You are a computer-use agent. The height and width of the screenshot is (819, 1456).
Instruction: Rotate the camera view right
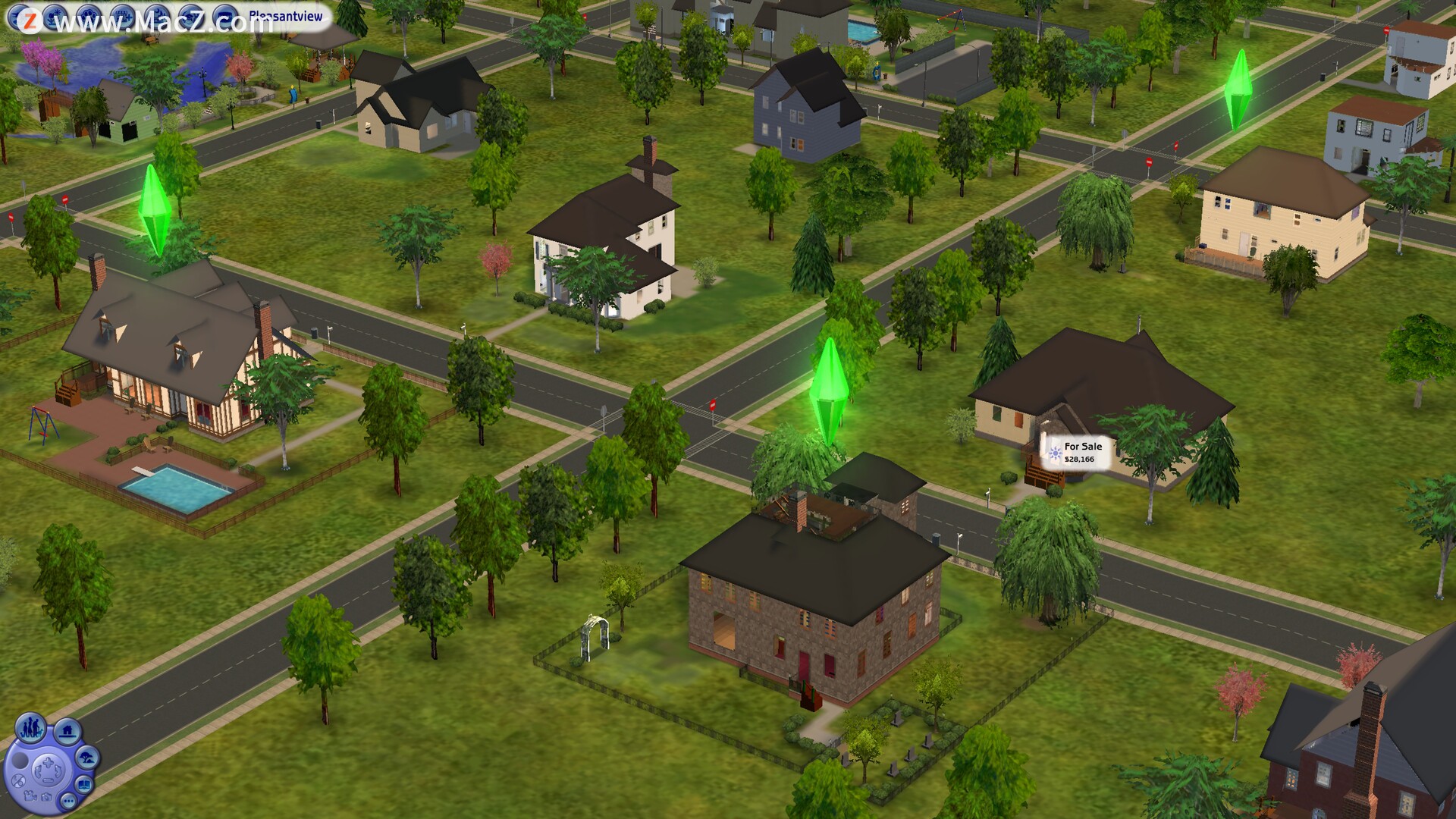[x=58, y=770]
